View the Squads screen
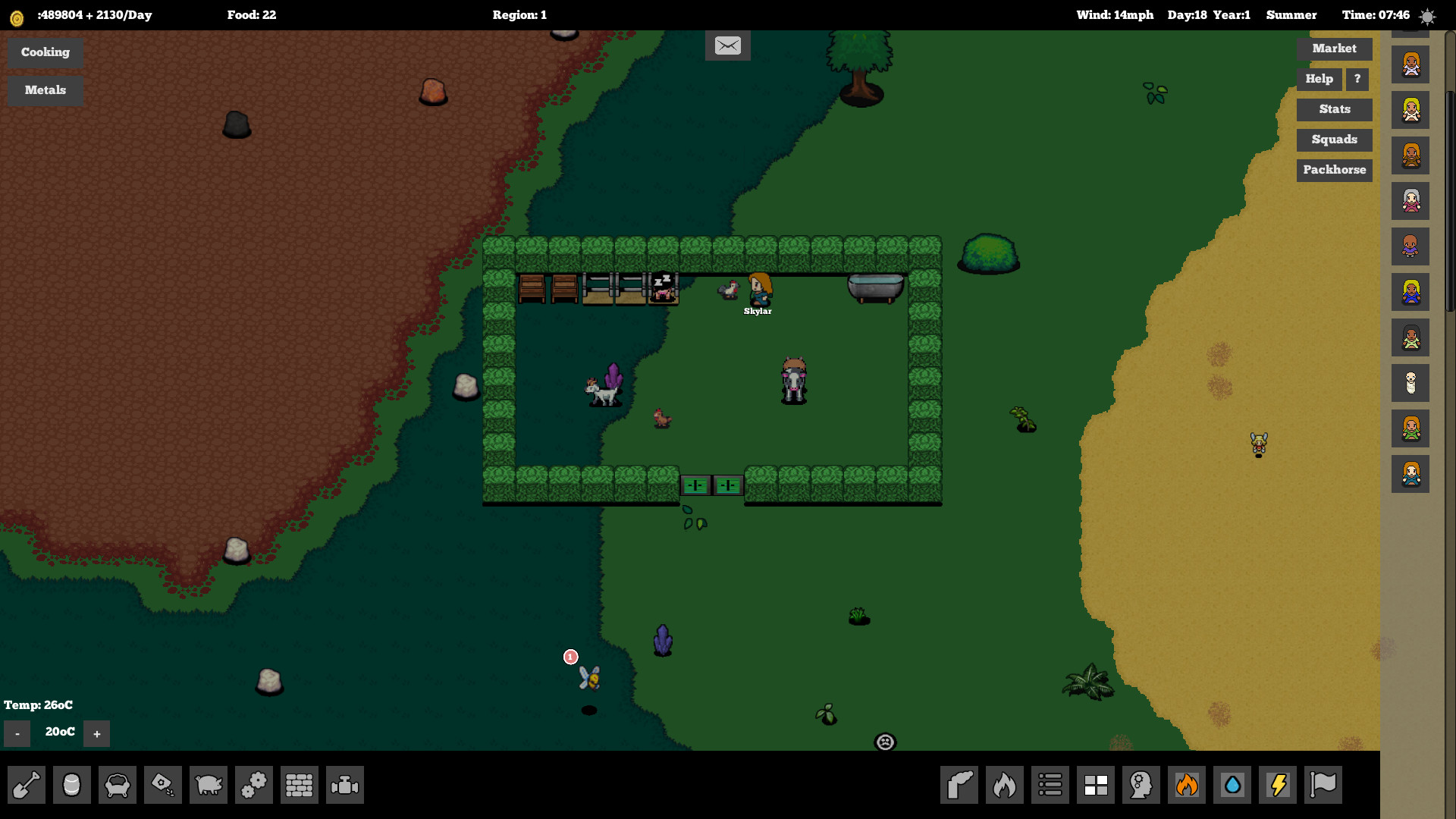The height and width of the screenshot is (819, 1456). (x=1334, y=140)
